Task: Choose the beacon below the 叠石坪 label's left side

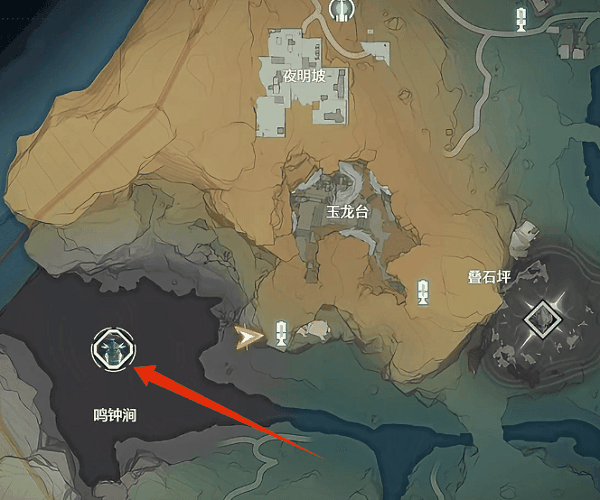Action: [x=423, y=292]
